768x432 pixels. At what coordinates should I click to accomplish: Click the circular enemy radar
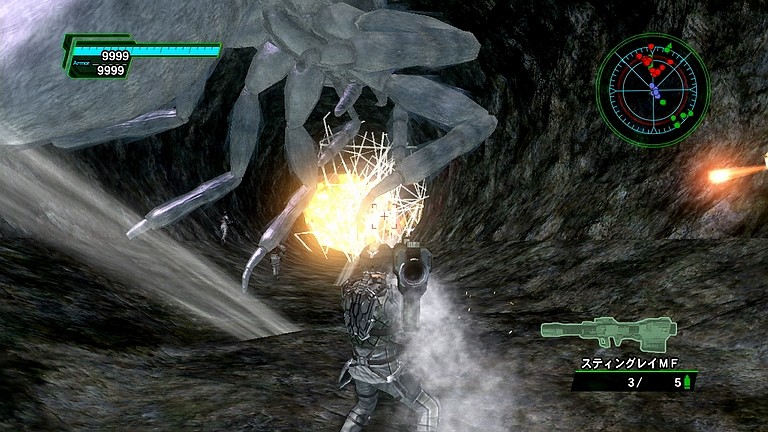coord(652,91)
